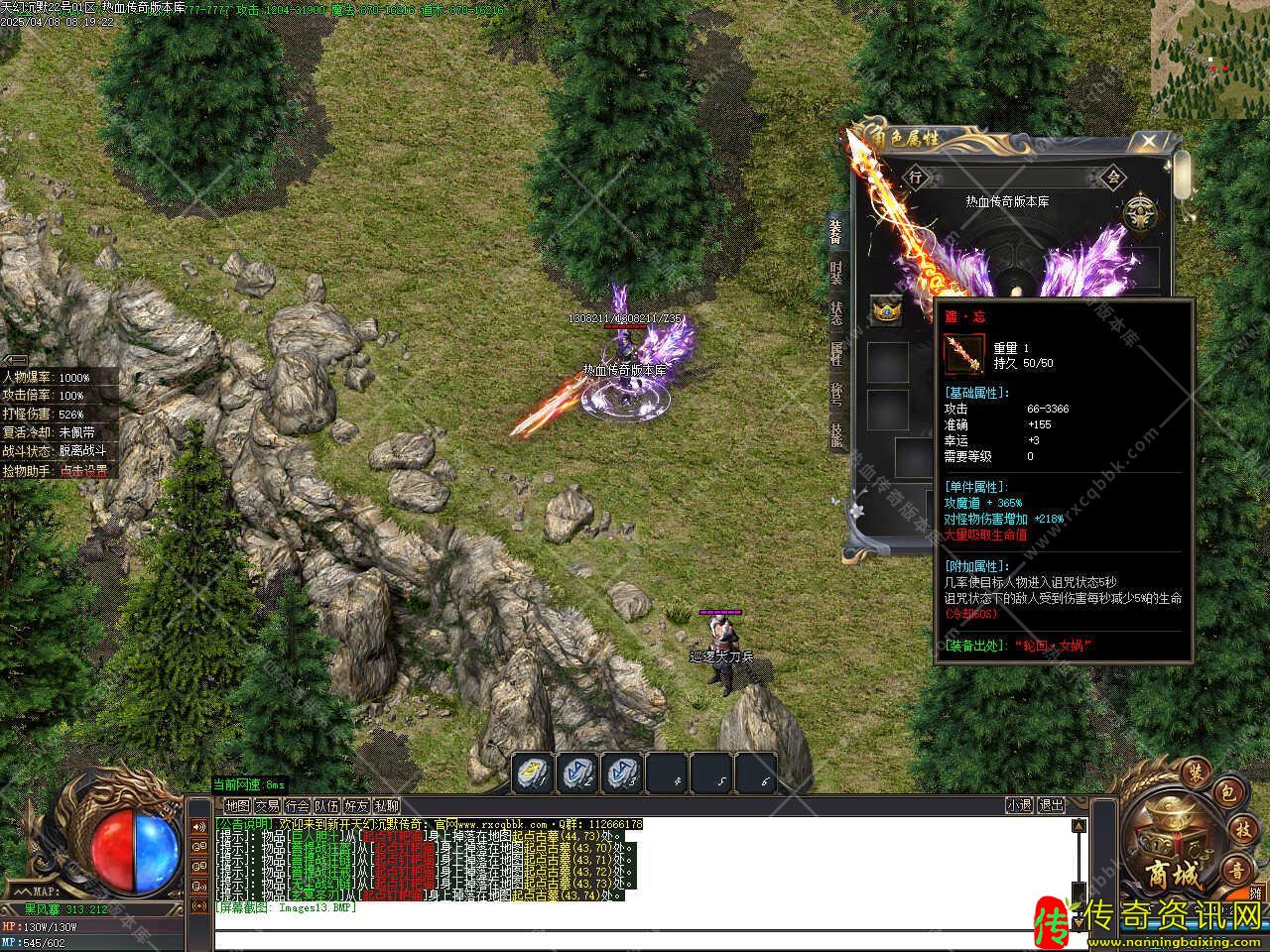
Task: Open the 技 skills round button
Action: coord(1243,829)
